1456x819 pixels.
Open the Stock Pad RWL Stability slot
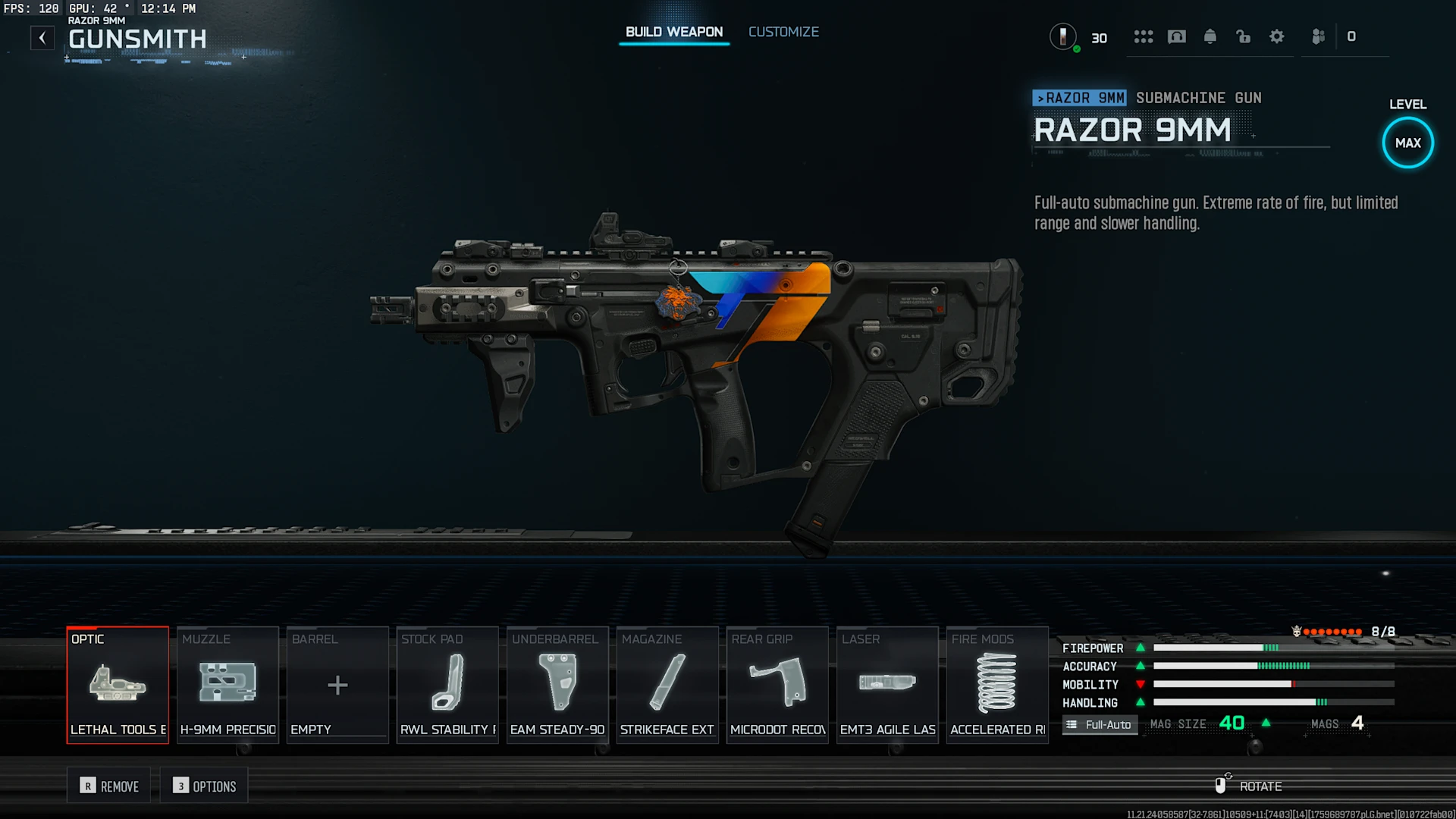click(x=447, y=685)
